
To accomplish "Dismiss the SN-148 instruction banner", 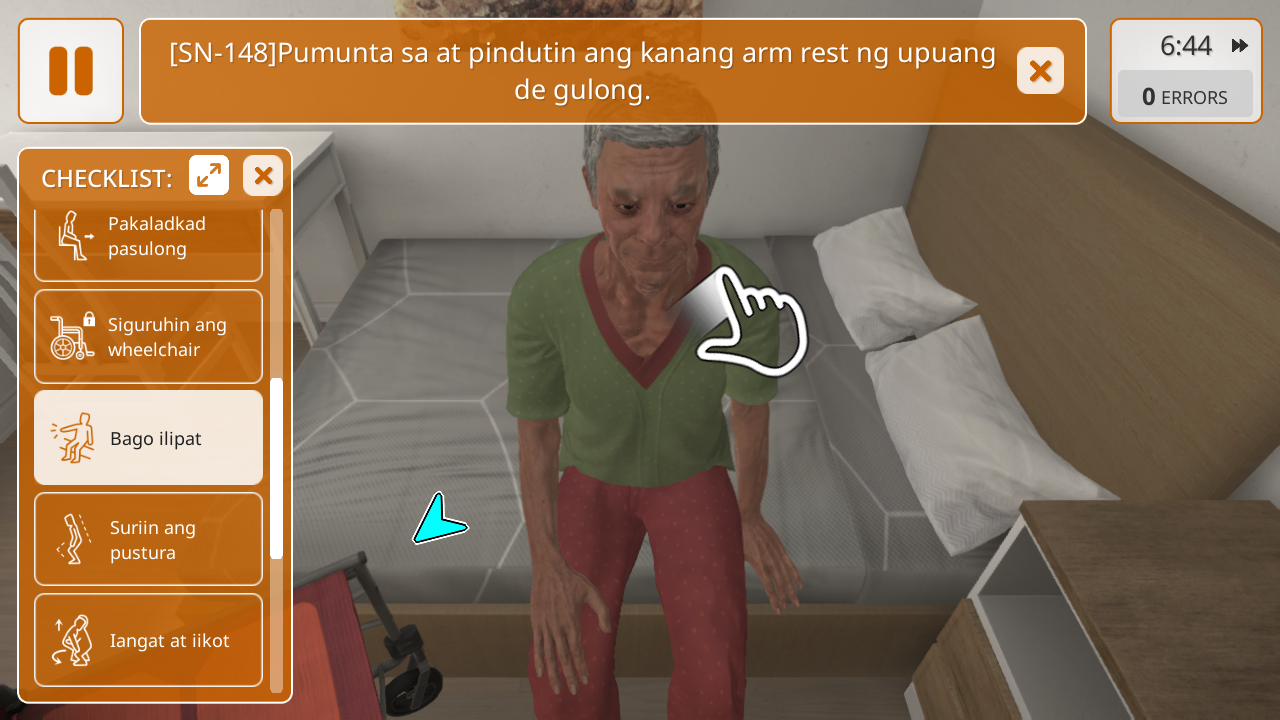I will click(x=1040, y=71).
